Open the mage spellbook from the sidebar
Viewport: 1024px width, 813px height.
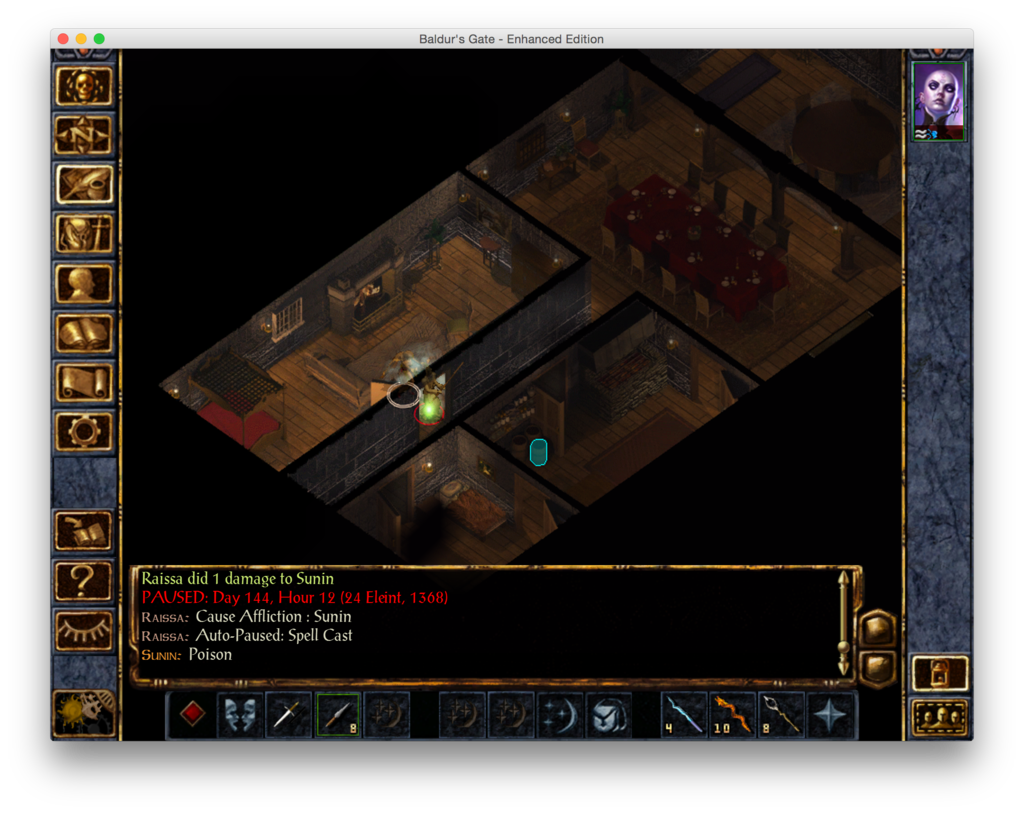click(x=84, y=334)
